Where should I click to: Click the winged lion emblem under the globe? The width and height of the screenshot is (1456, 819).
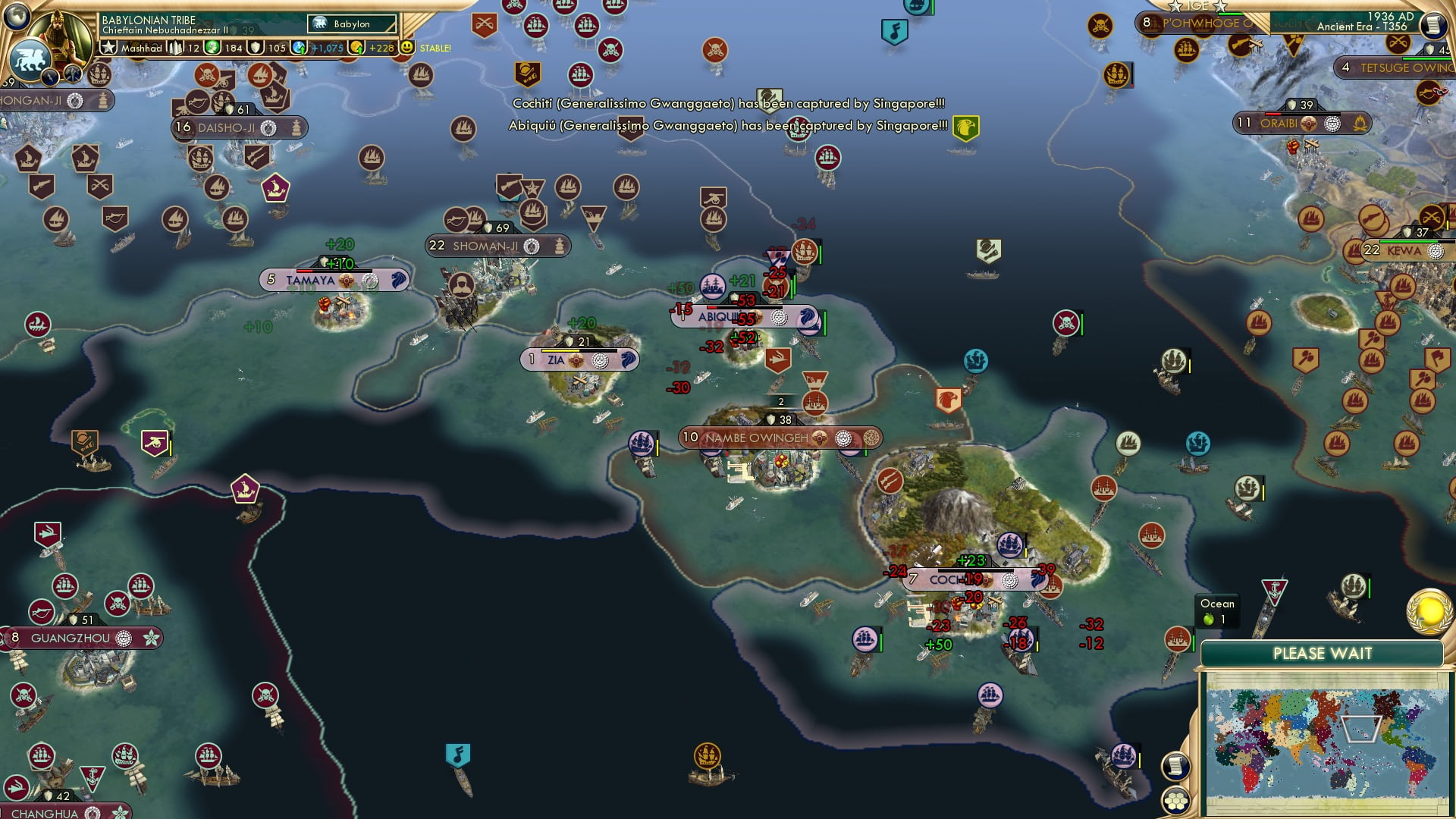pyautogui.click(x=30, y=58)
